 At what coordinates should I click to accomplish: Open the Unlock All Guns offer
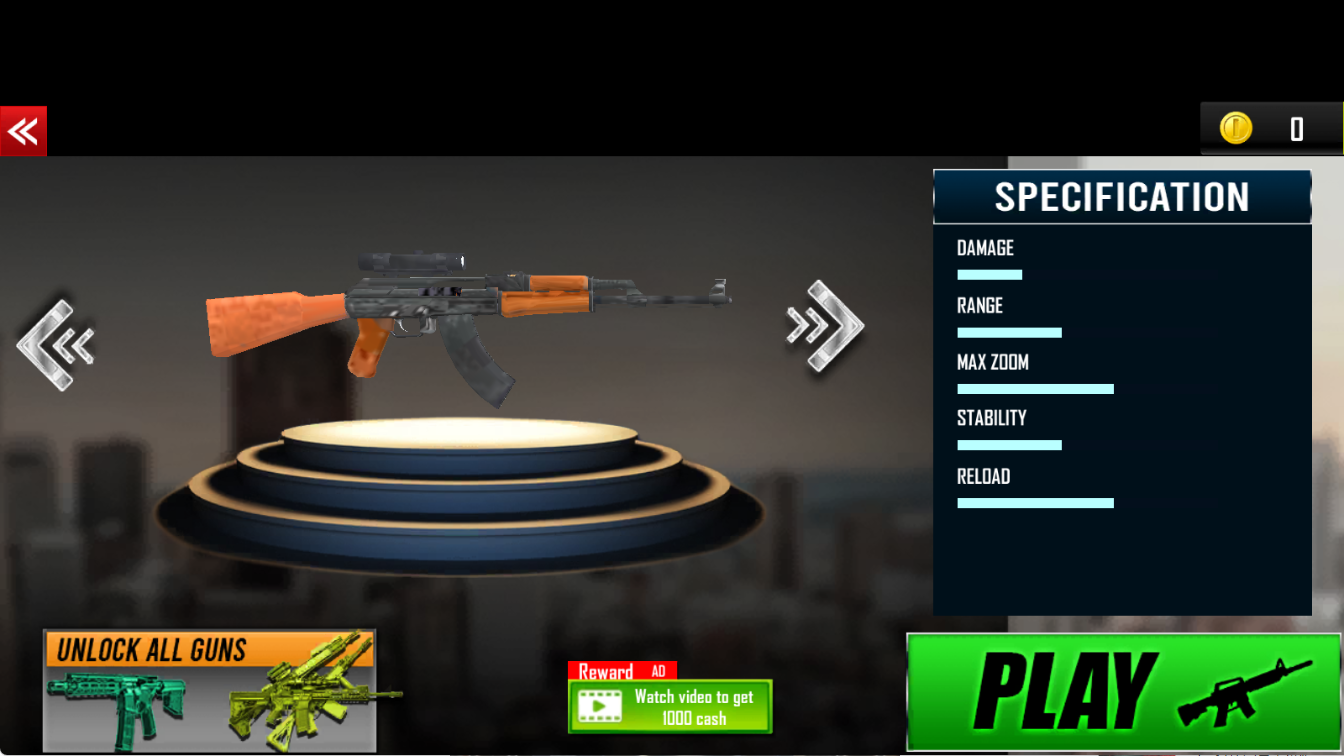pos(210,690)
